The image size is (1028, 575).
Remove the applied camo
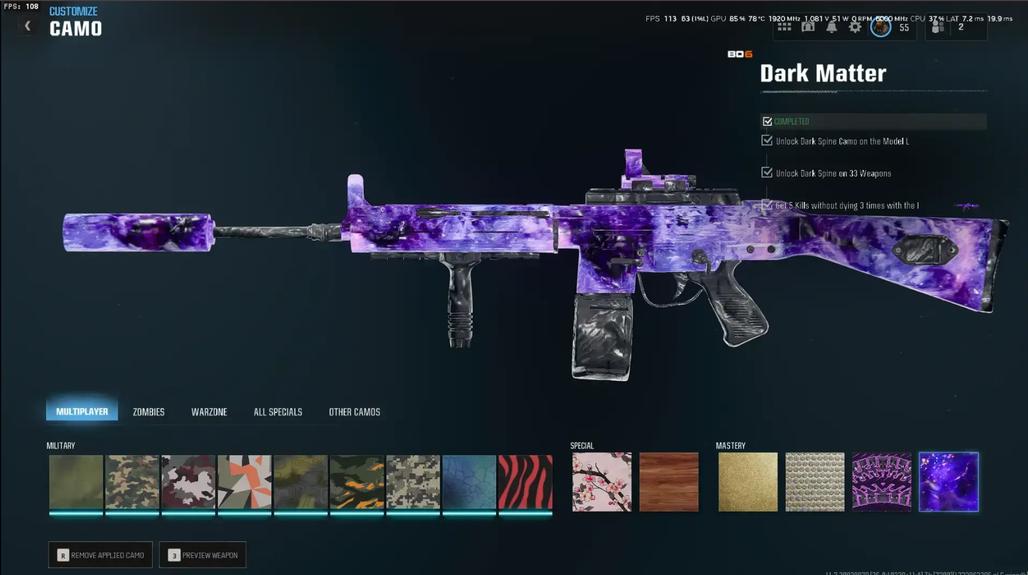(x=100, y=555)
